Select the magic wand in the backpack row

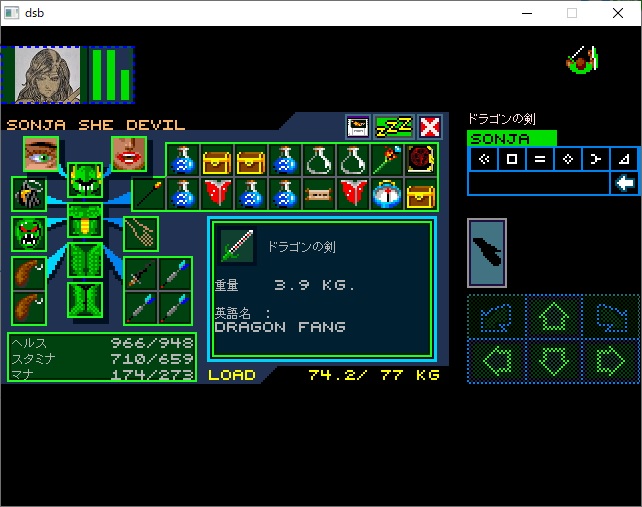coord(386,160)
